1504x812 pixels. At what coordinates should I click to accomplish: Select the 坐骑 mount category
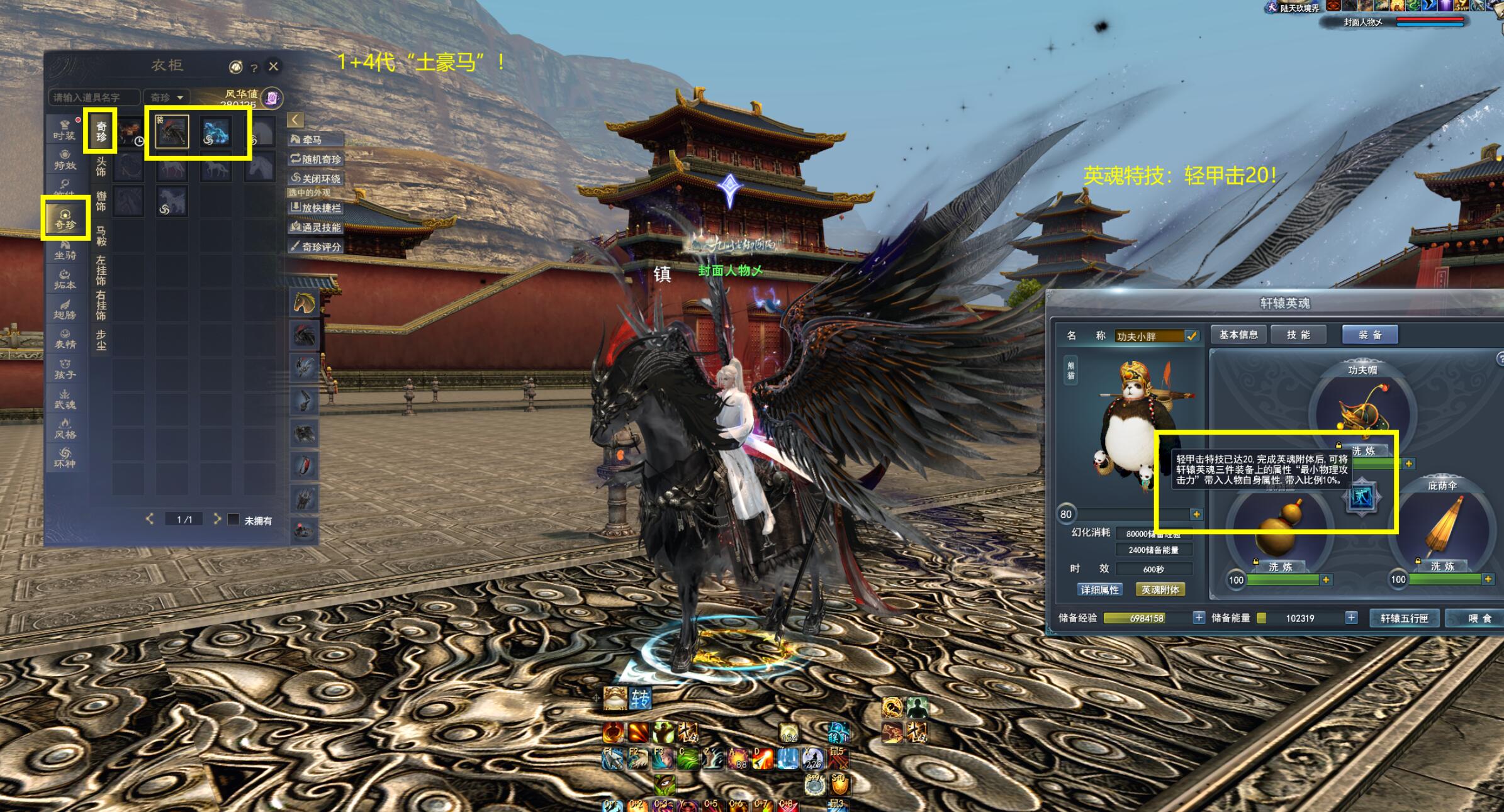(x=65, y=250)
